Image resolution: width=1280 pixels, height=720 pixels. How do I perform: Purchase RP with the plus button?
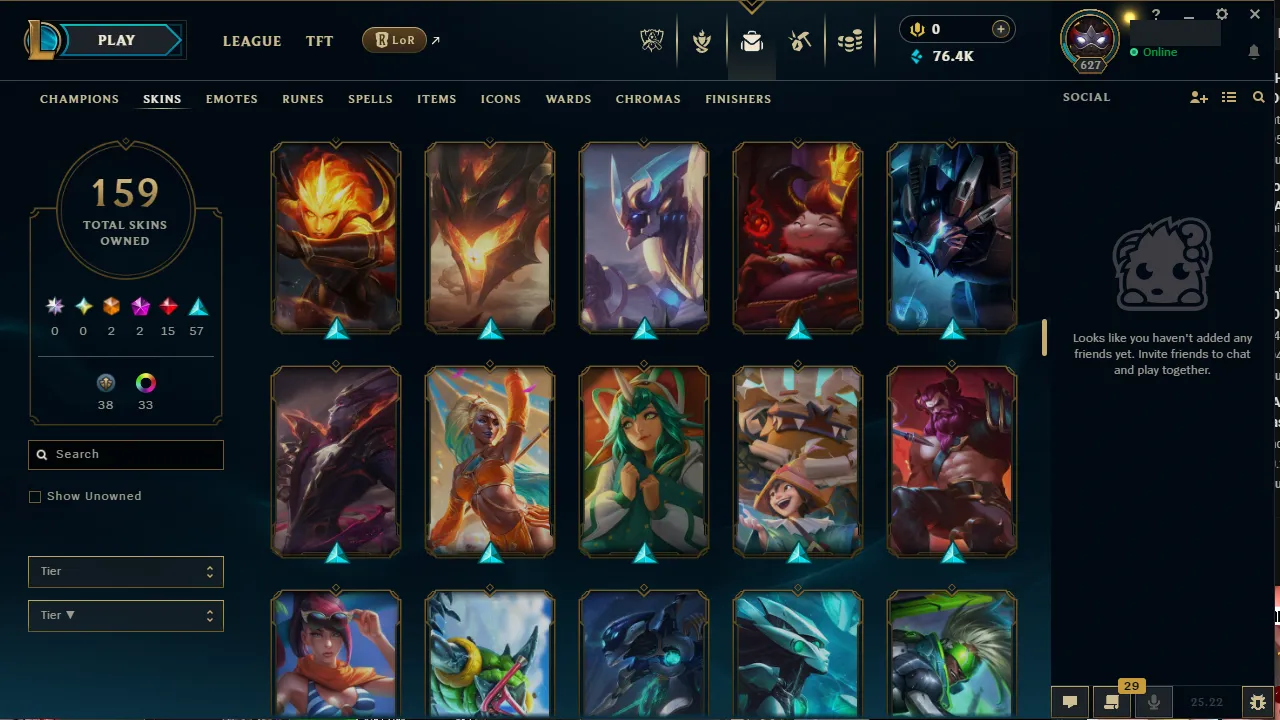pos(1000,29)
